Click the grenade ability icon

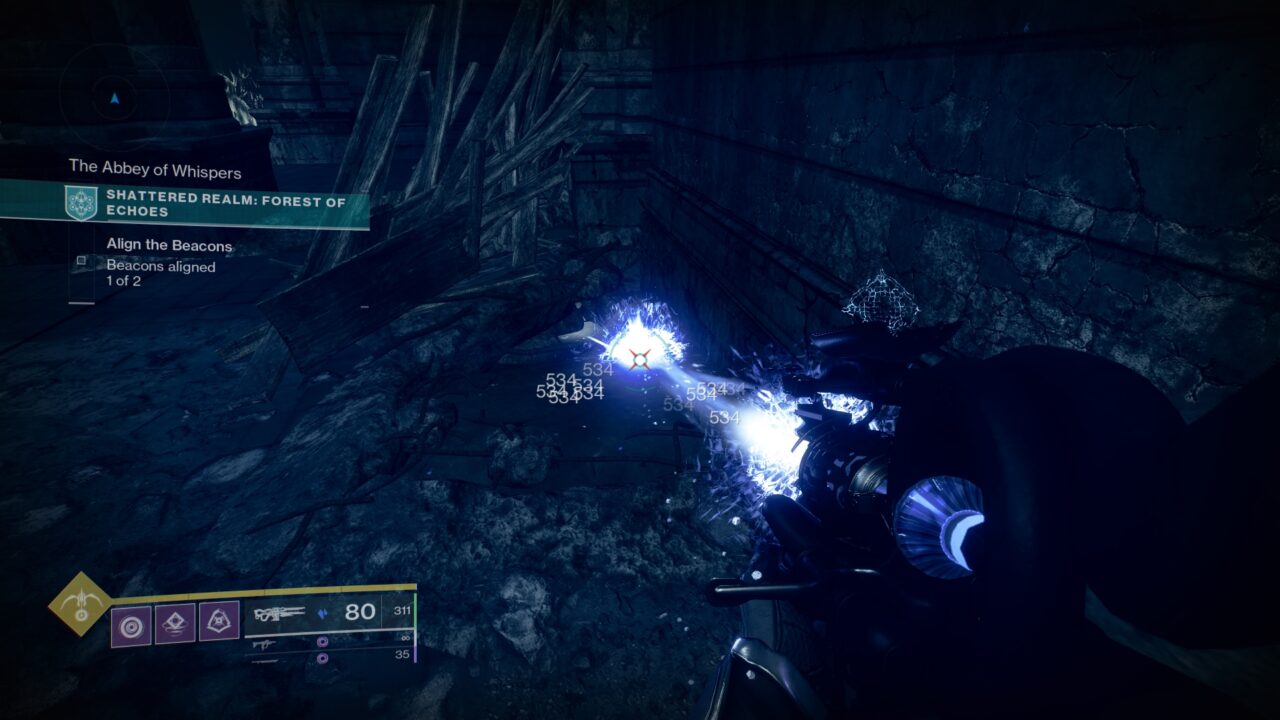coord(131,624)
